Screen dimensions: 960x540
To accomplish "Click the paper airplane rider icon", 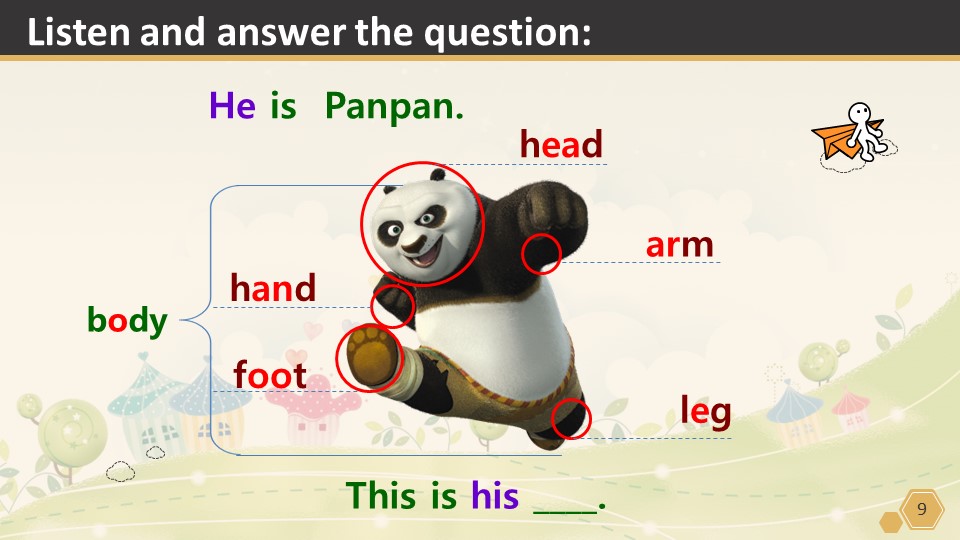I will point(853,136).
